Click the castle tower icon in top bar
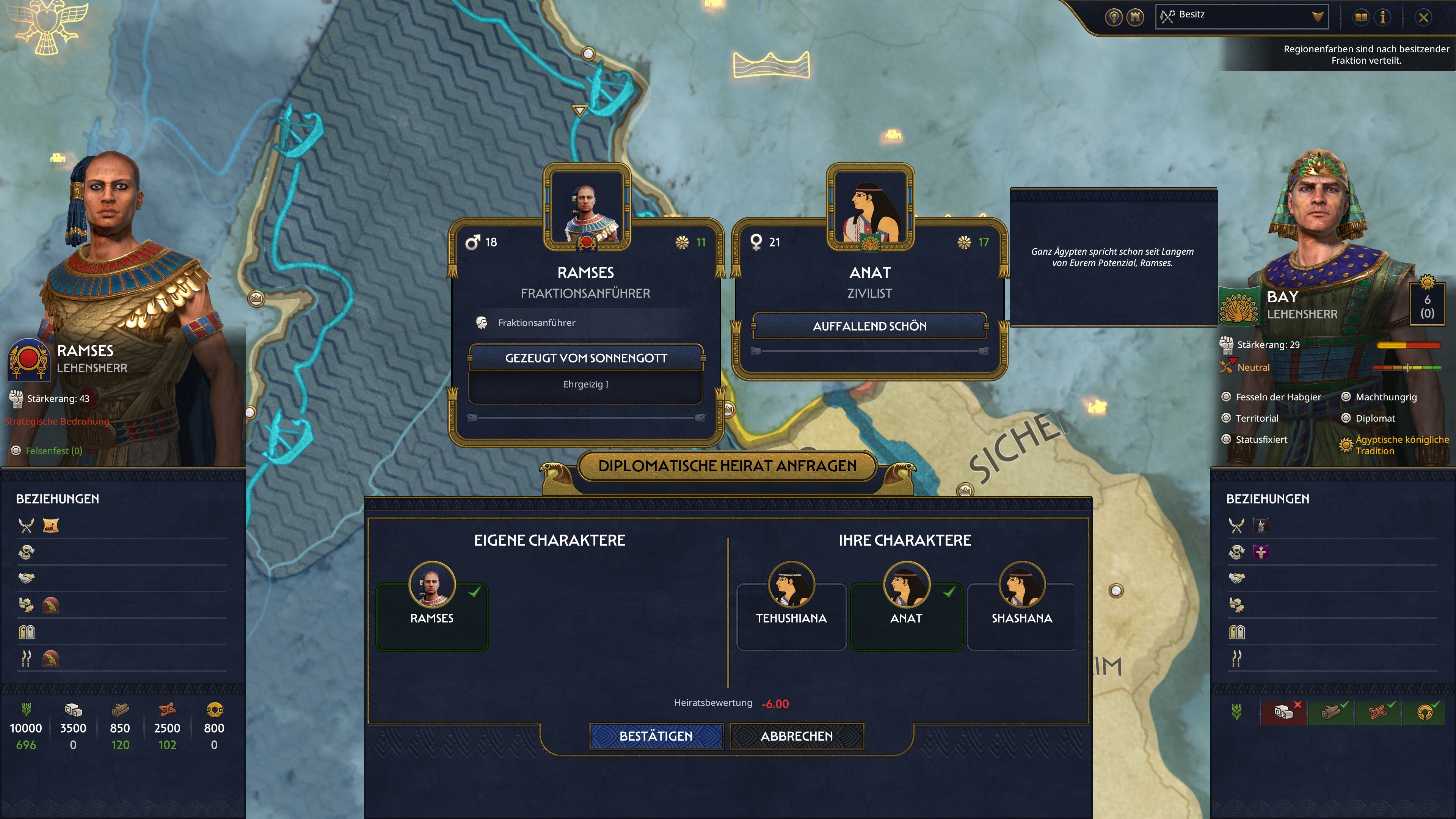This screenshot has height=819, width=1456. tap(1135, 17)
